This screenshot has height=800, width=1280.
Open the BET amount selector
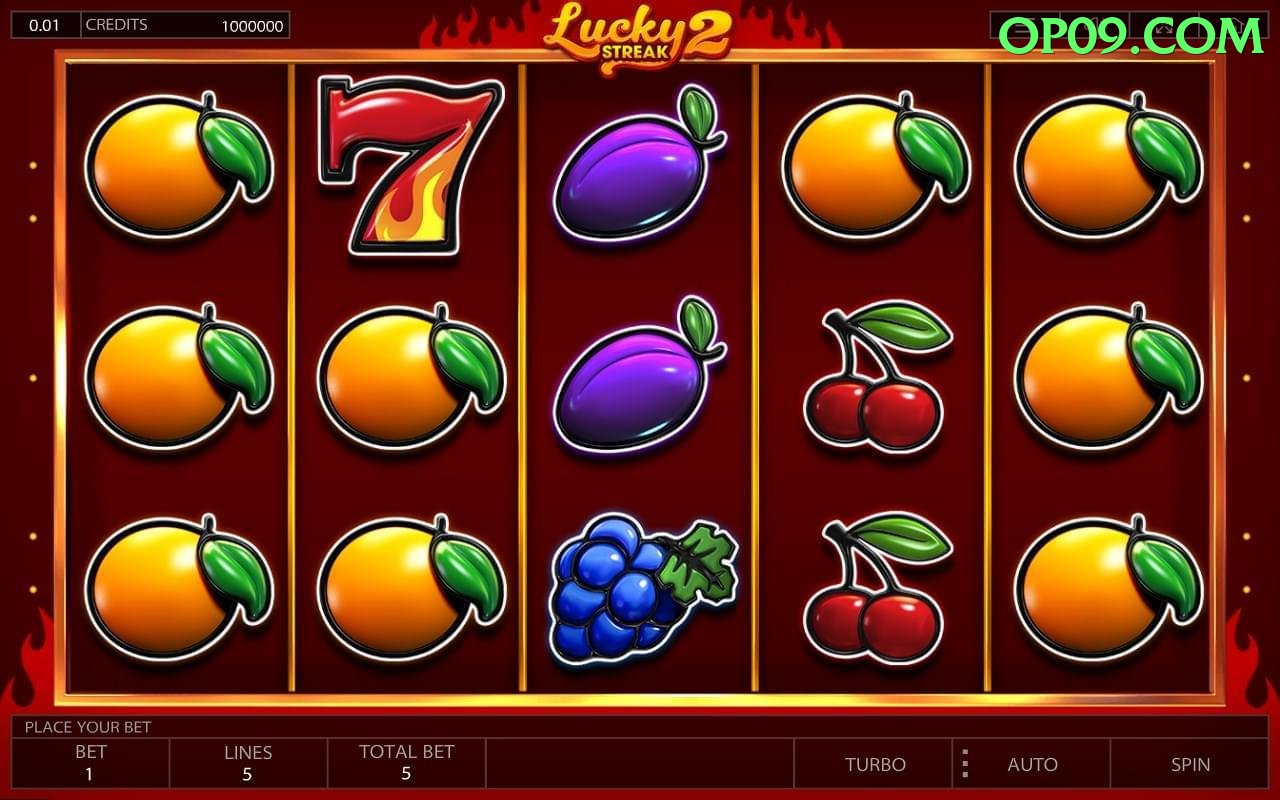pyautogui.click(x=90, y=763)
